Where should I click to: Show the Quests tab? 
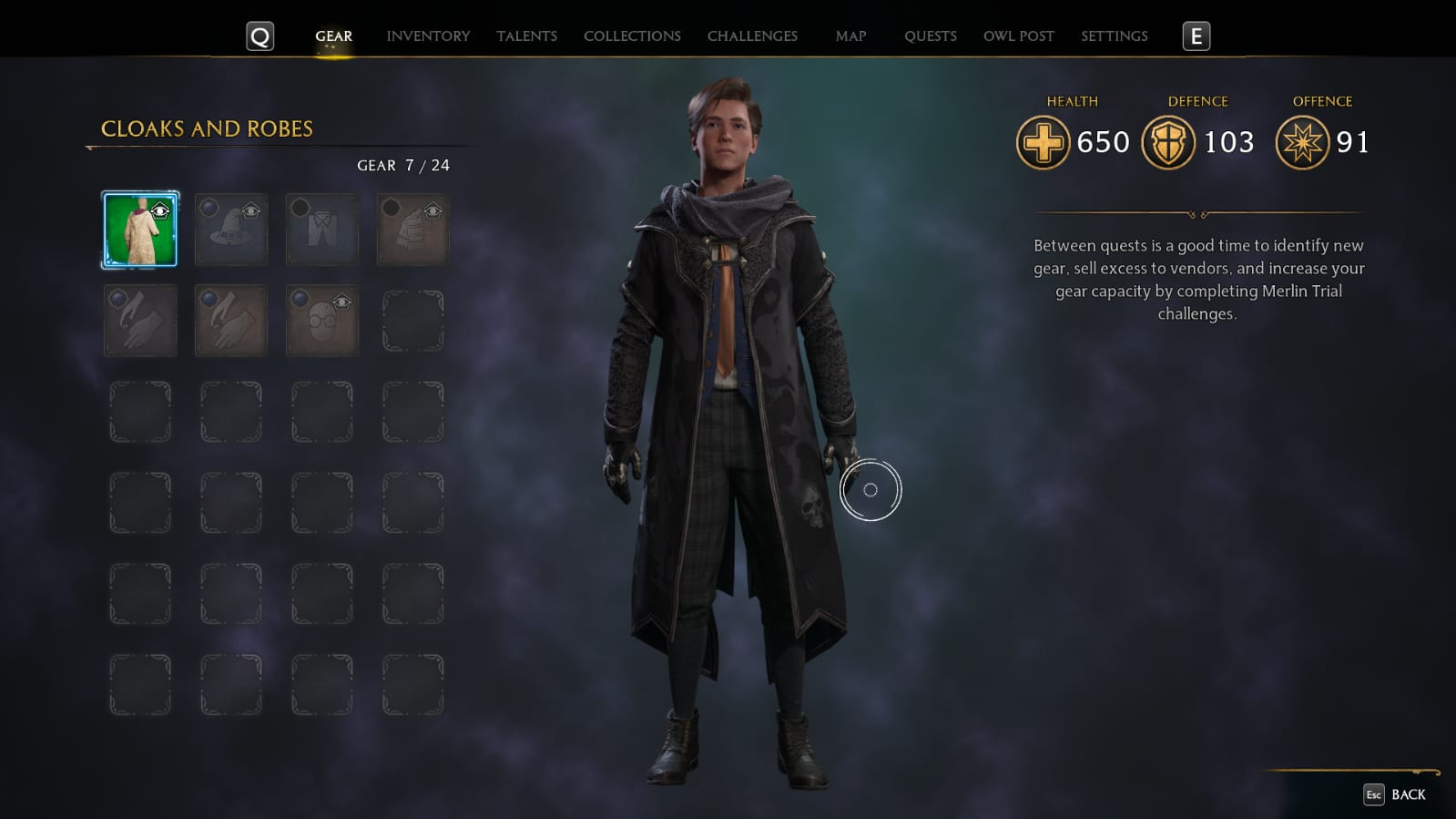tap(930, 36)
